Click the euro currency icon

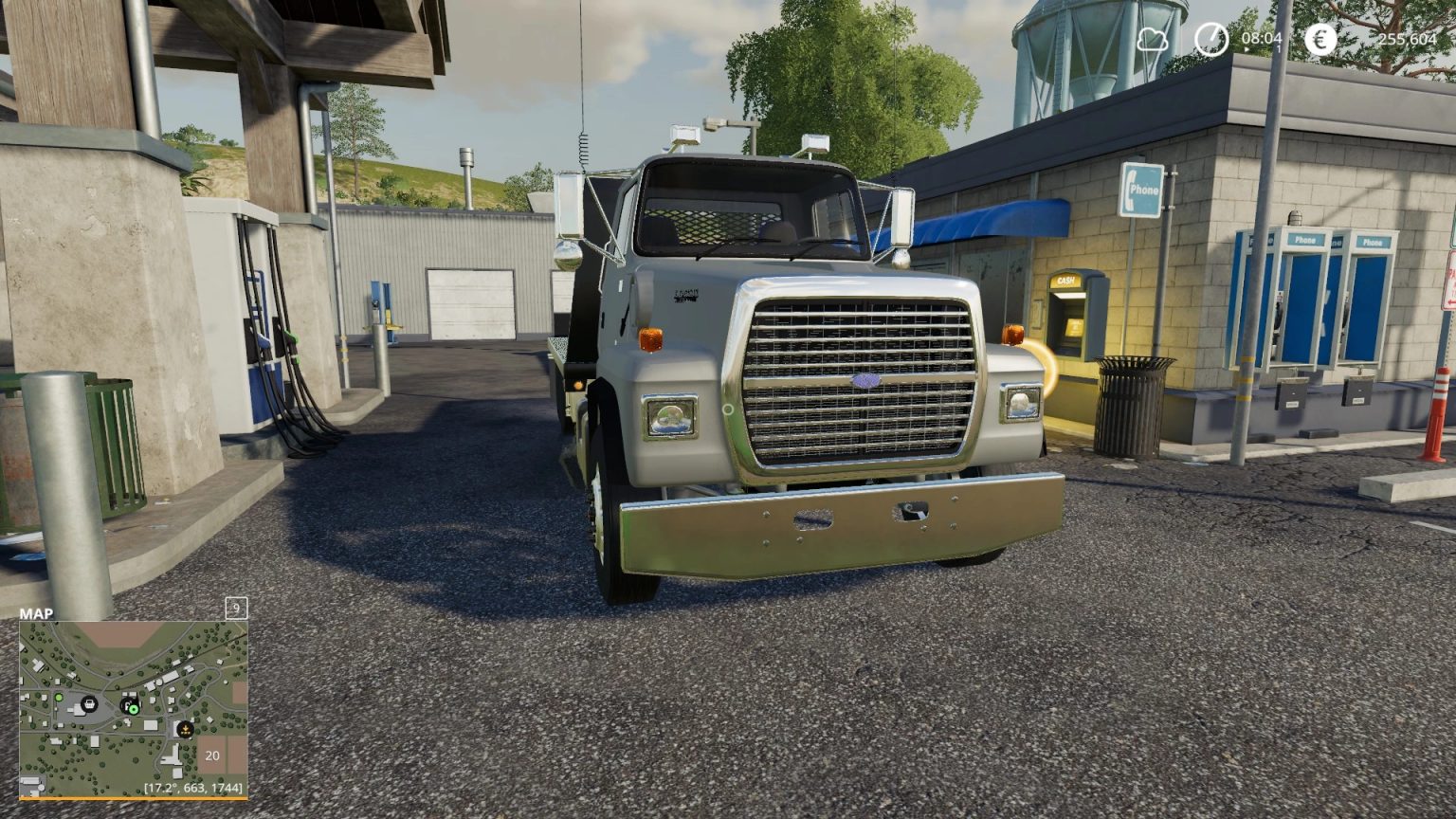click(1321, 40)
